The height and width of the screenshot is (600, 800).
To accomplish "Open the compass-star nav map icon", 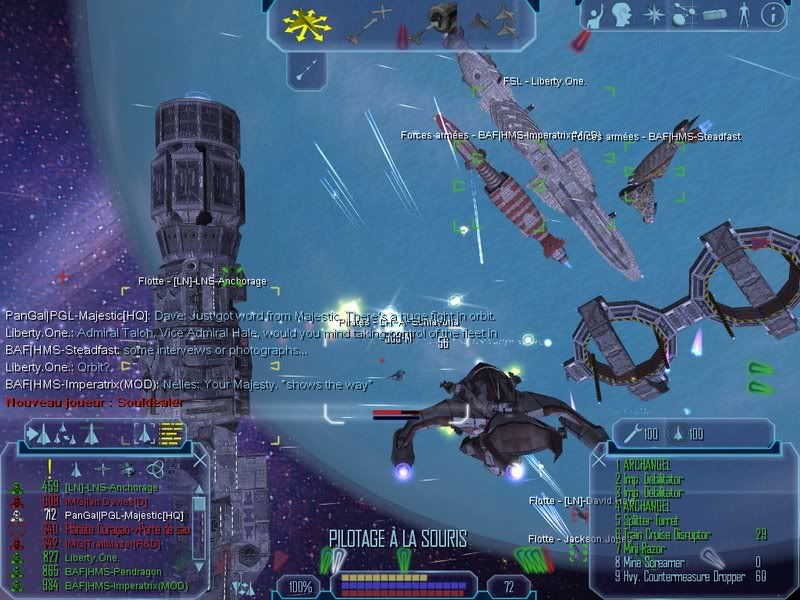I will (x=653, y=14).
